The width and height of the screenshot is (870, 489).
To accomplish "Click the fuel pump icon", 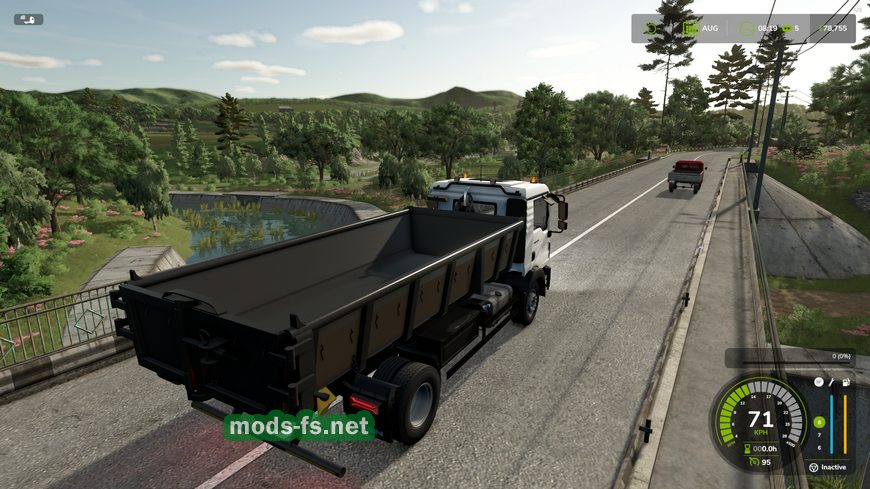I will pos(847,382).
